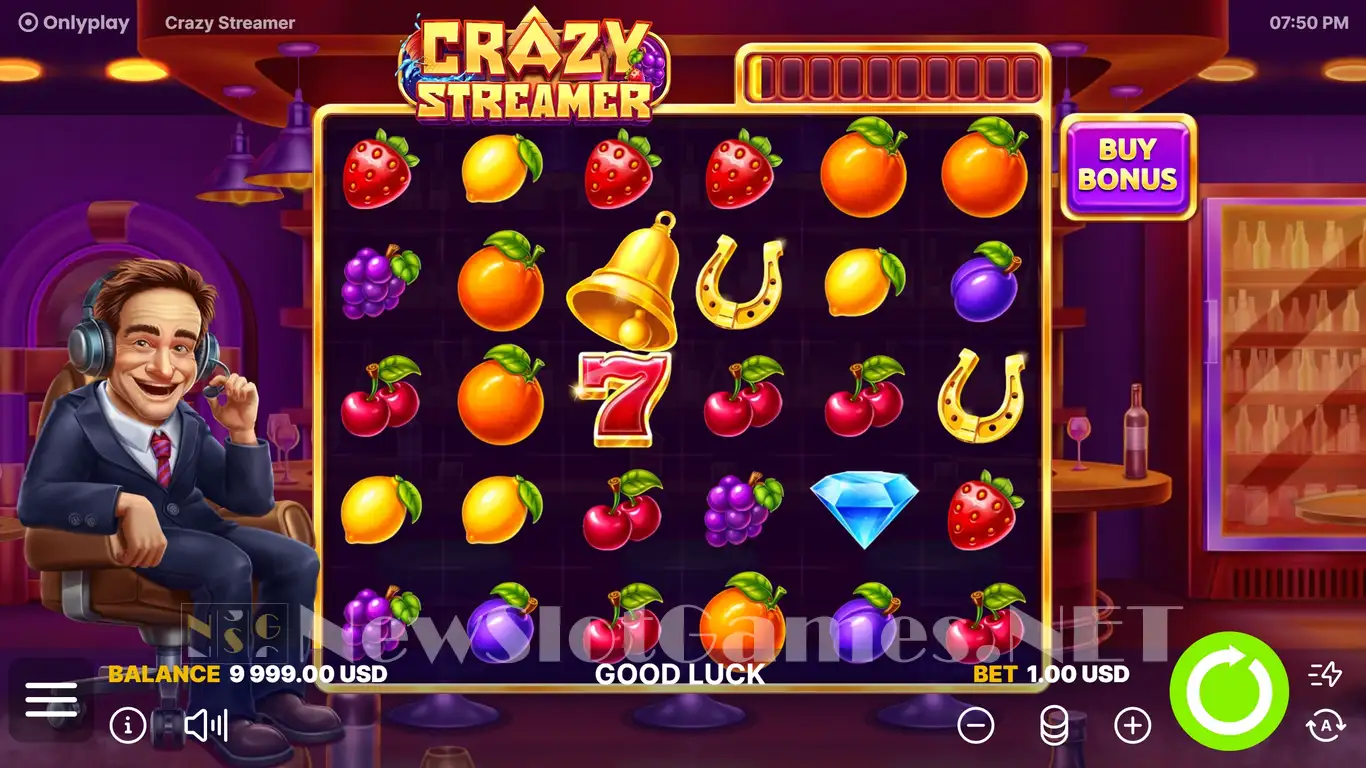Decrease the bet with the minus button
Viewport: 1366px width, 768px height.
click(976, 725)
